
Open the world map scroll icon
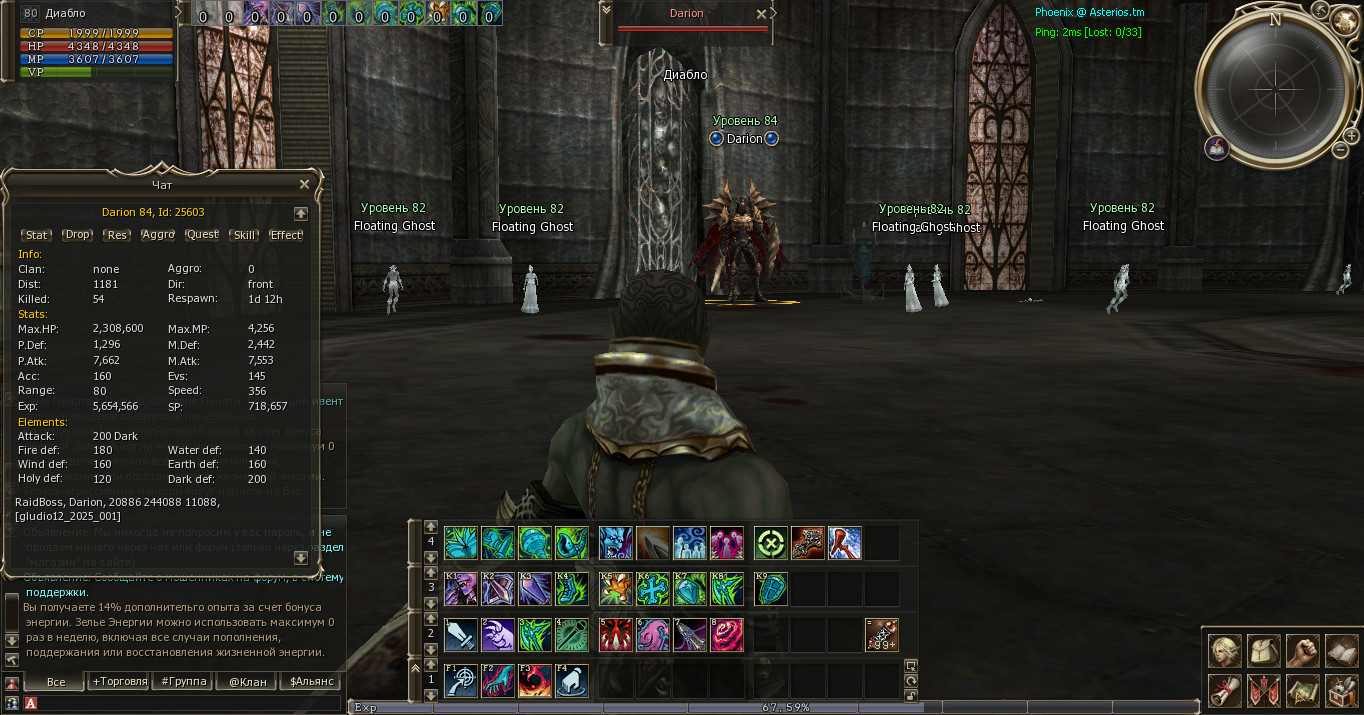(x=1302, y=690)
